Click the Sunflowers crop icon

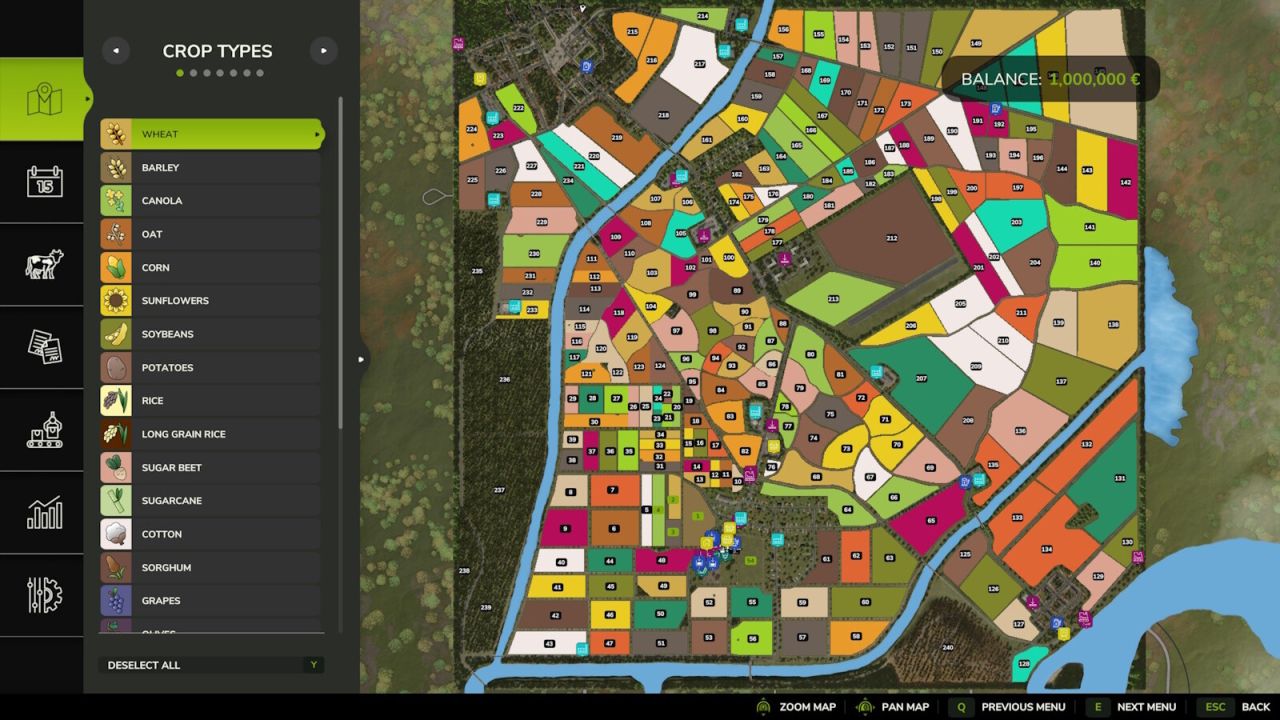click(x=115, y=300)
